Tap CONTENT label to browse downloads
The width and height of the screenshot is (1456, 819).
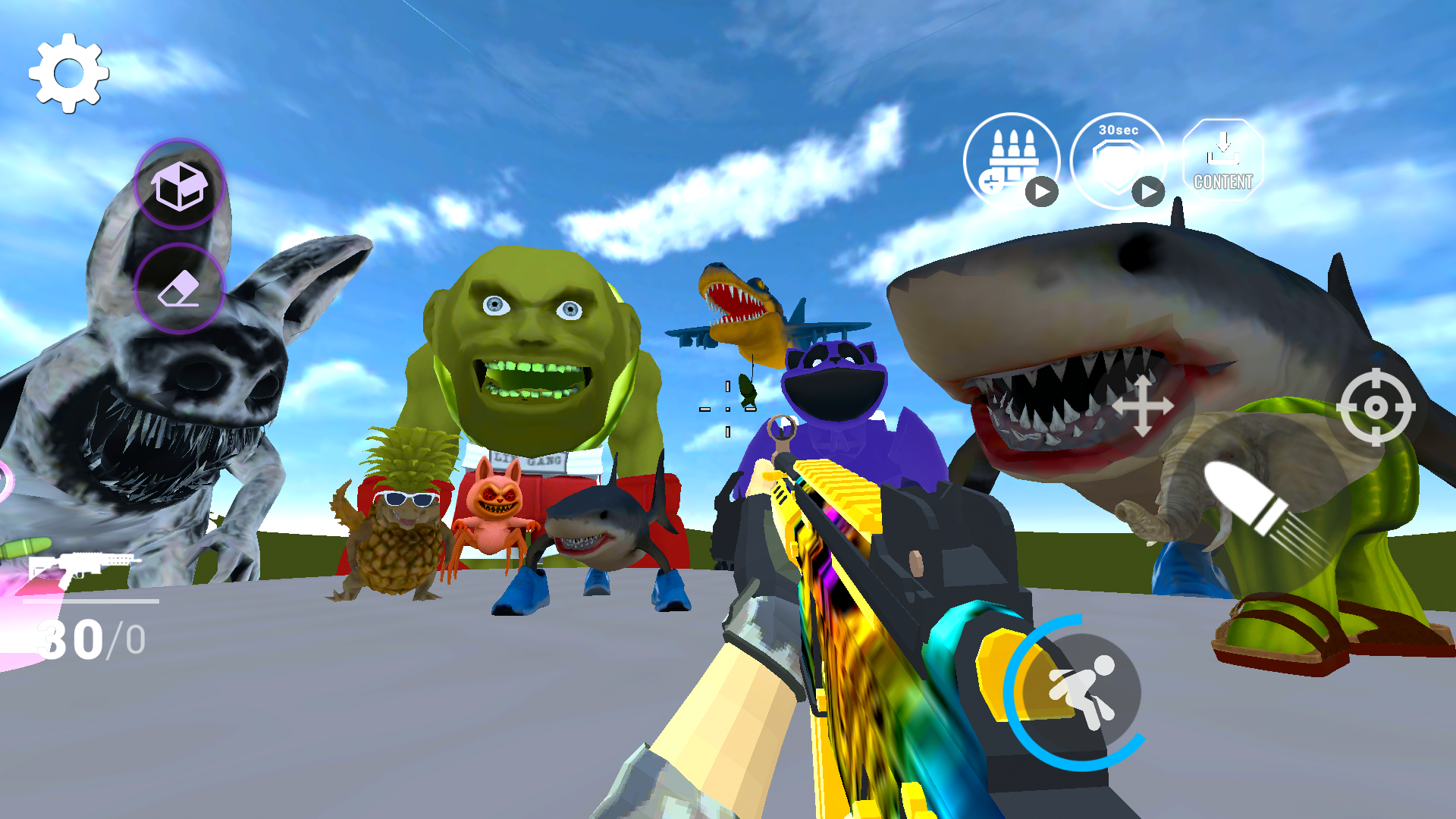pyautogui.click(x=1223, y=182)
